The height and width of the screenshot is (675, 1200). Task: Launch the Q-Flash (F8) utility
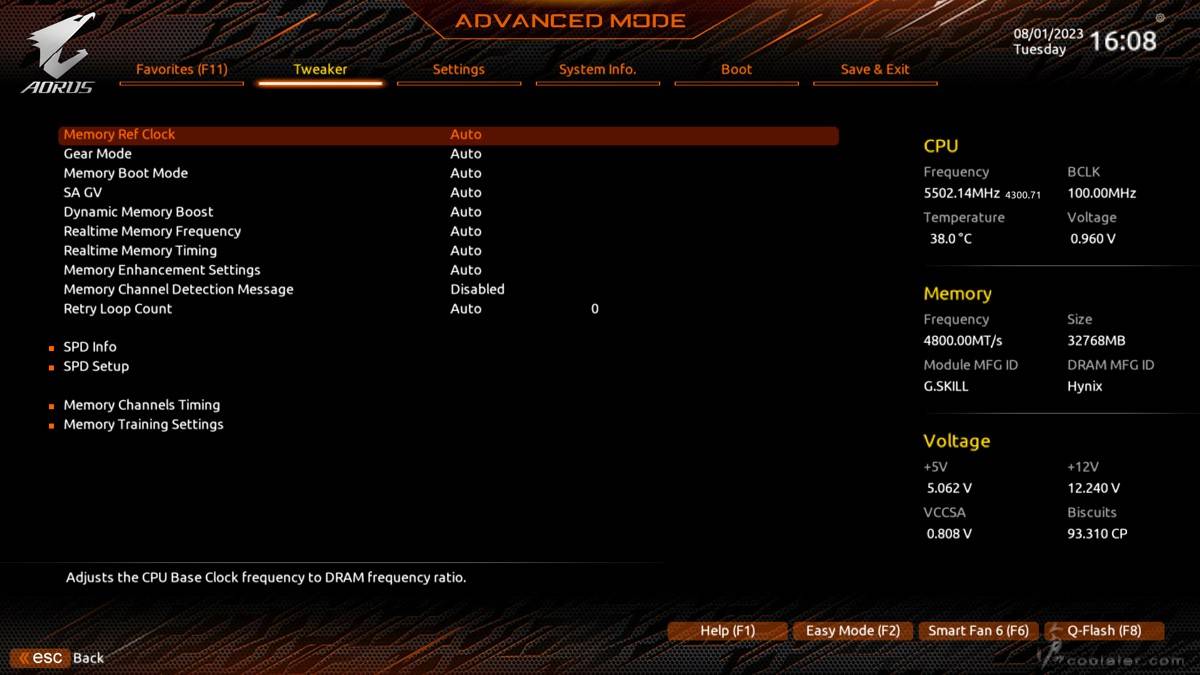(1104, 631)
